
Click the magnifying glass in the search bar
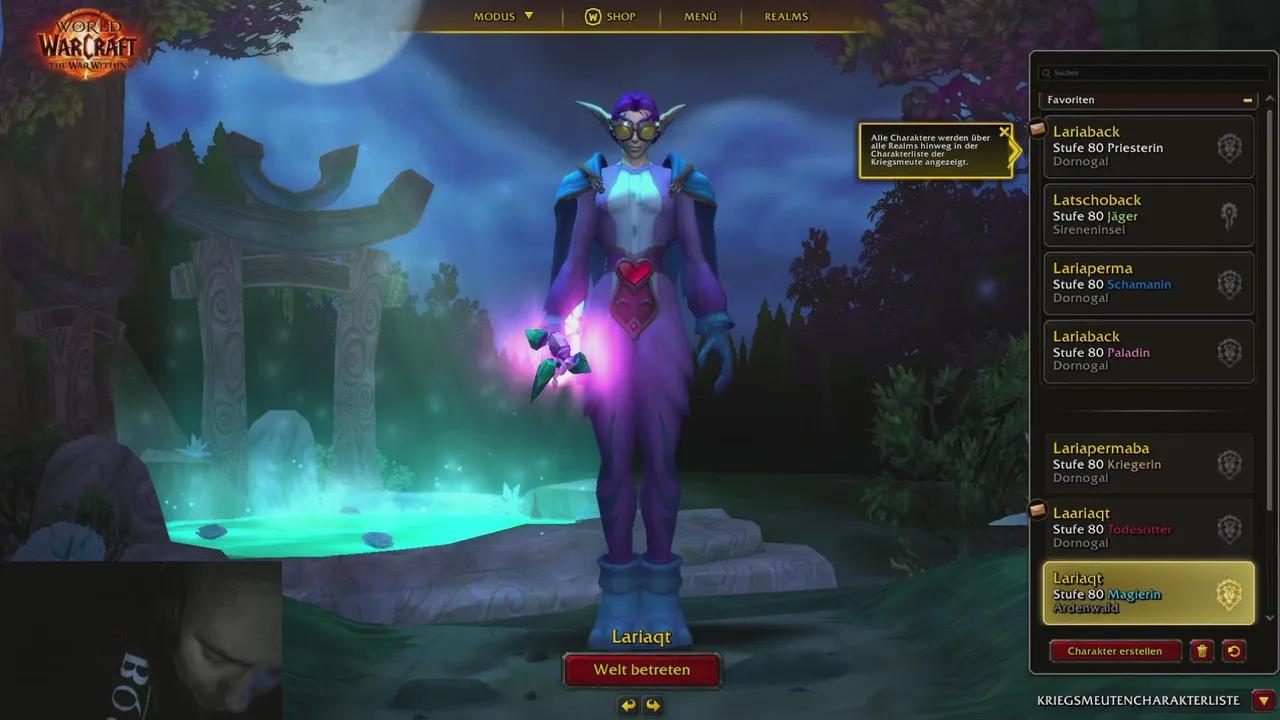(1044, 72)
